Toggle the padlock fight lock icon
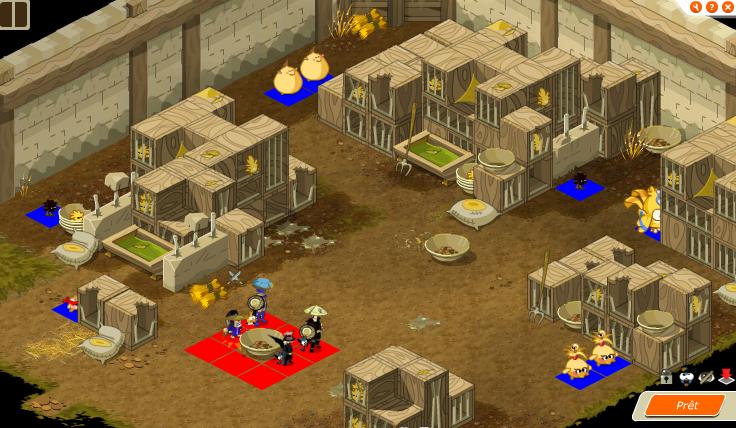This screenshot has height=428, width=736. pos(666,377)
